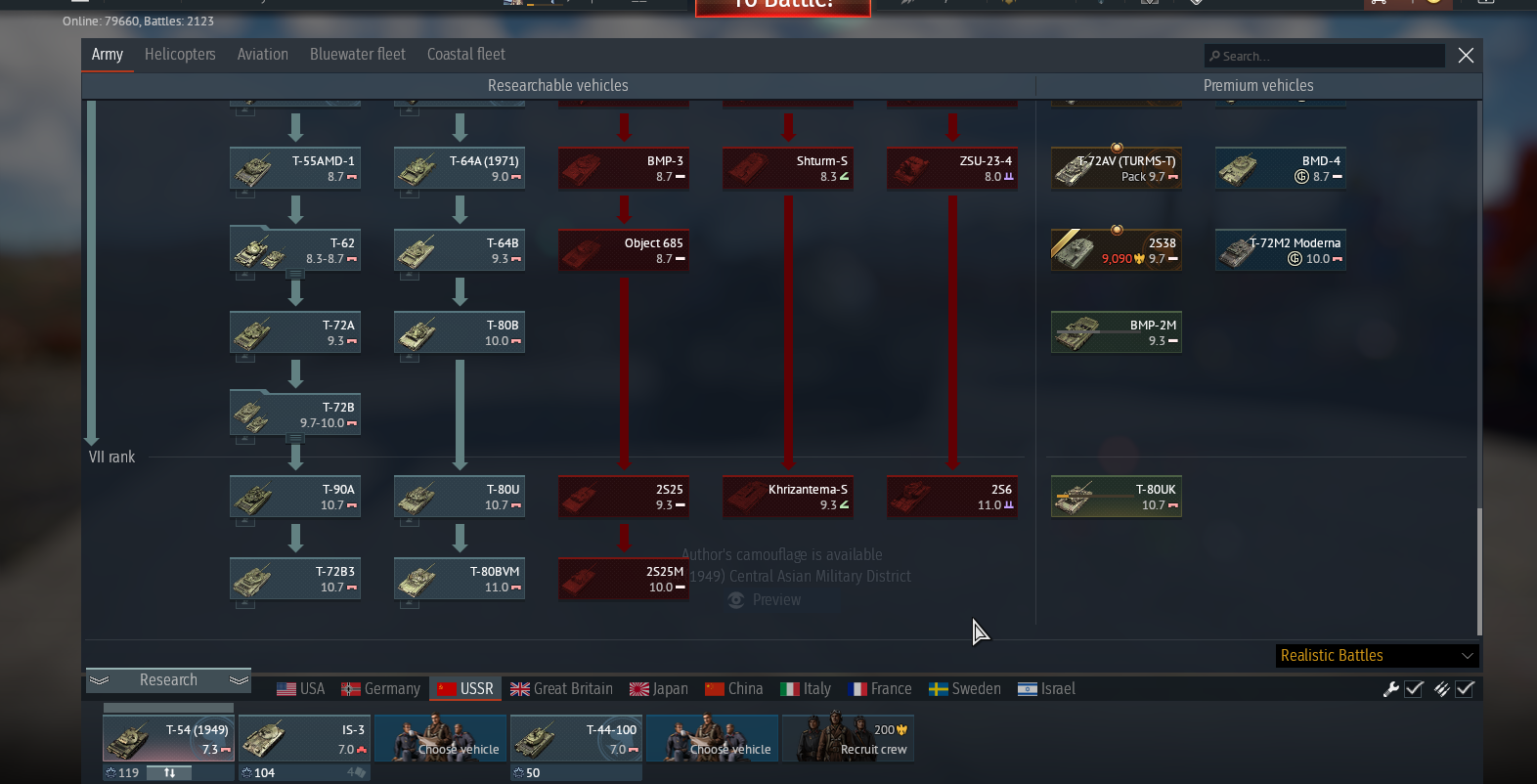The height and width of the screenshot is (784, 1537).
Task: Click the camouflage Preview link
Action: click(x=763, y=599)
